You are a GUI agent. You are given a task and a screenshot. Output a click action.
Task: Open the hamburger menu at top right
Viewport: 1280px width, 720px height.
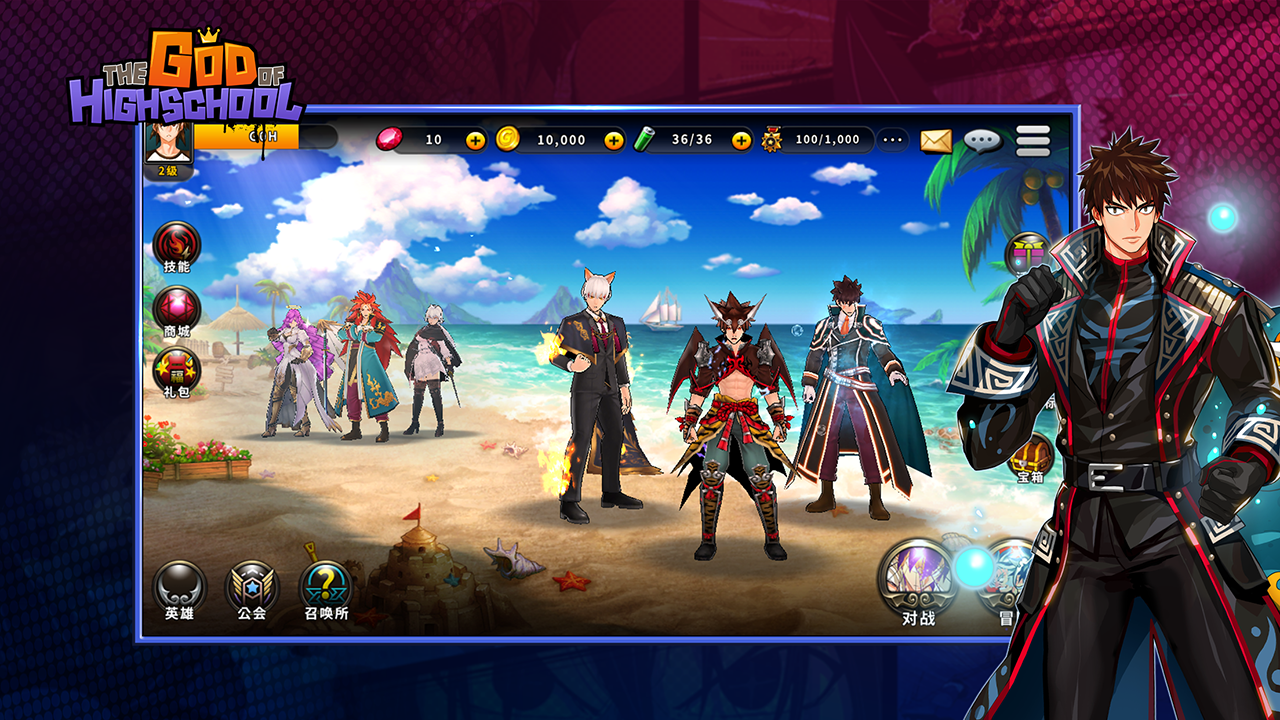pos(1032,141)
